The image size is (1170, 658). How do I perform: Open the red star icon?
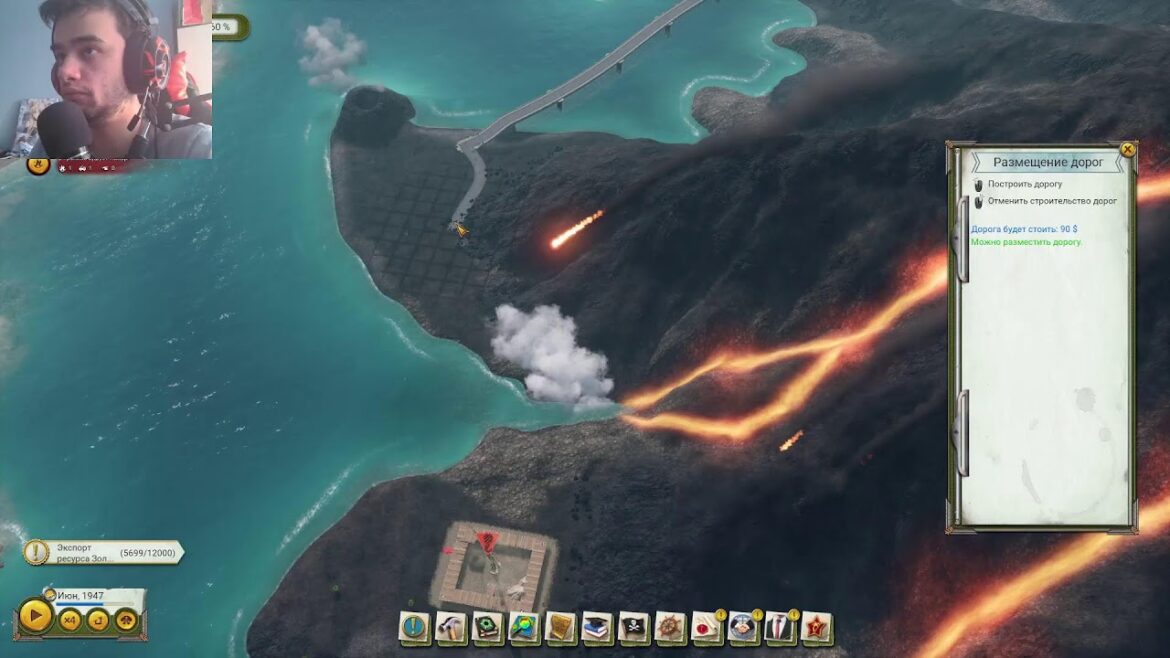[816, 628]
